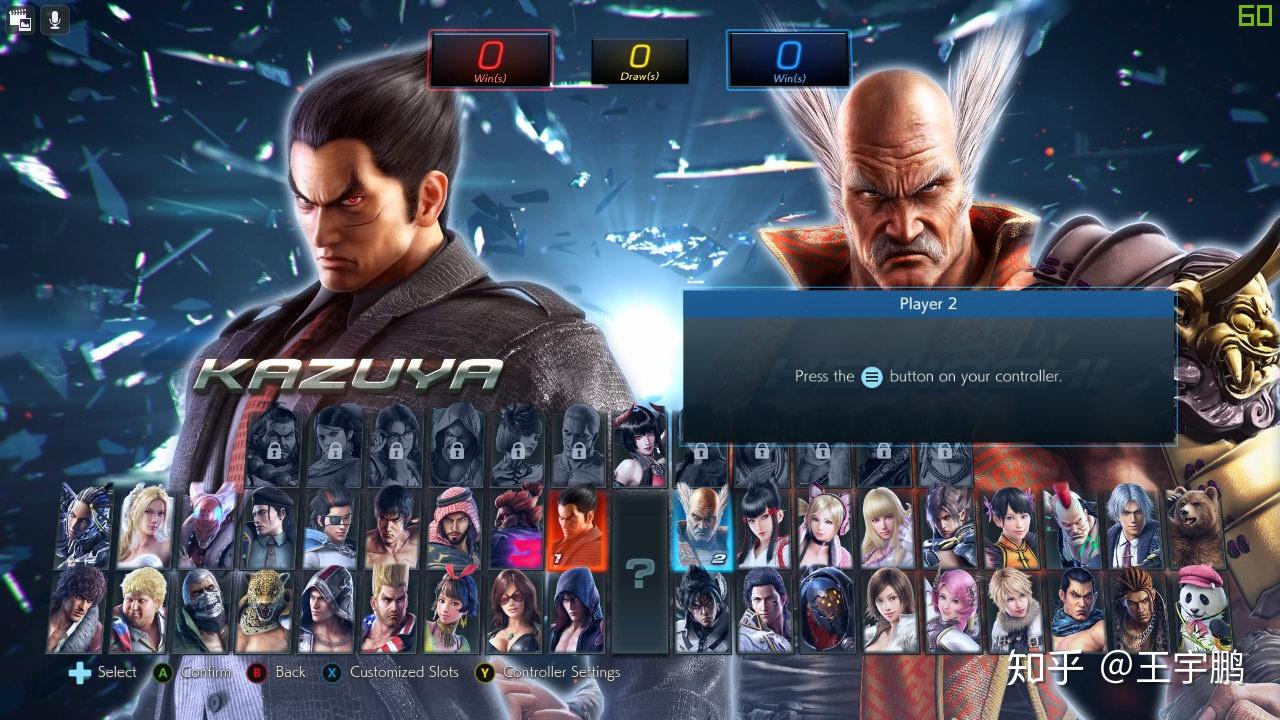1280x720 pixels.
Task: Select Panda wearing the pink cap
Action: click(x=1198, y=610)
